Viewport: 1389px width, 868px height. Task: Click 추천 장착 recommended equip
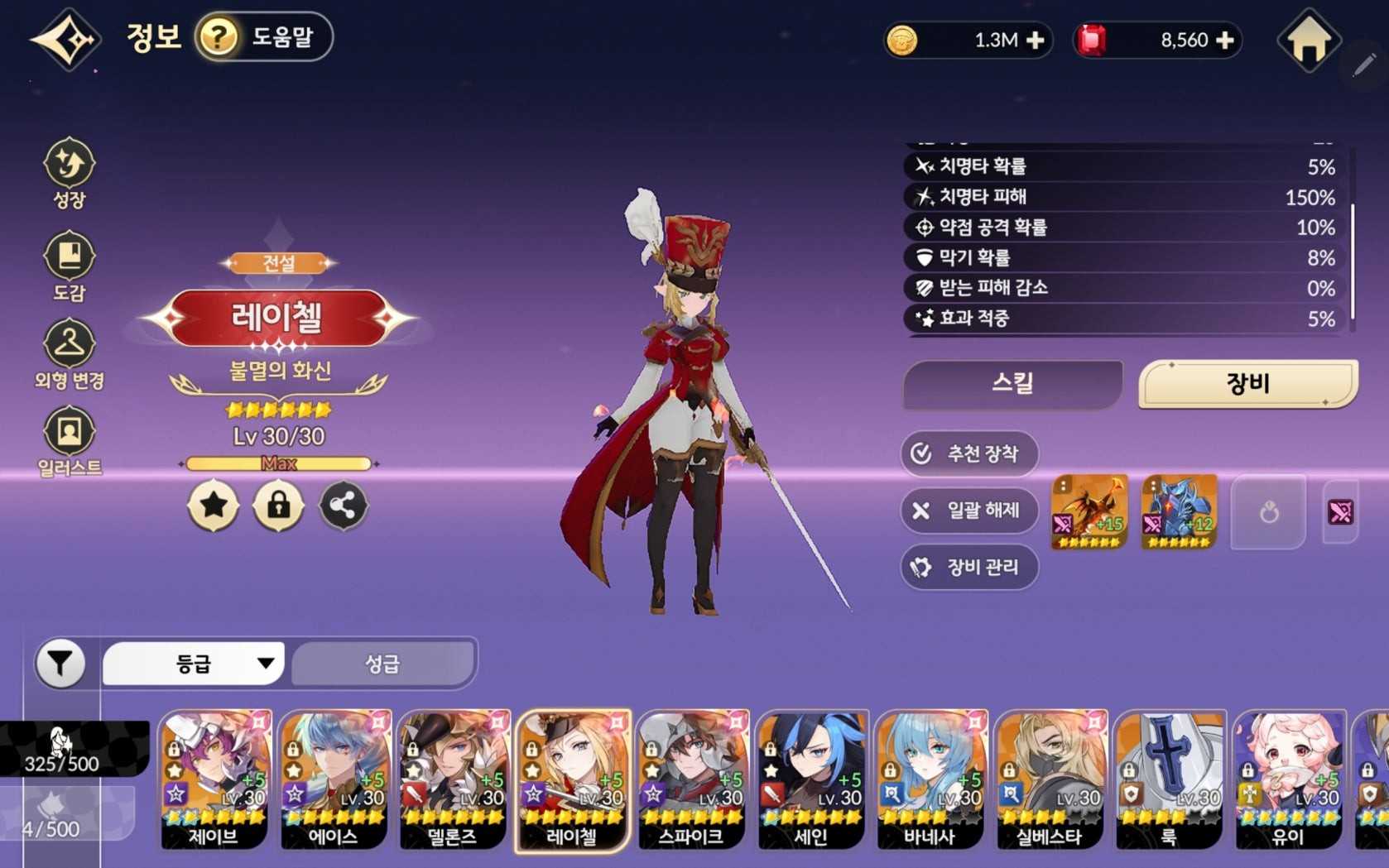[x=968, y=453]
